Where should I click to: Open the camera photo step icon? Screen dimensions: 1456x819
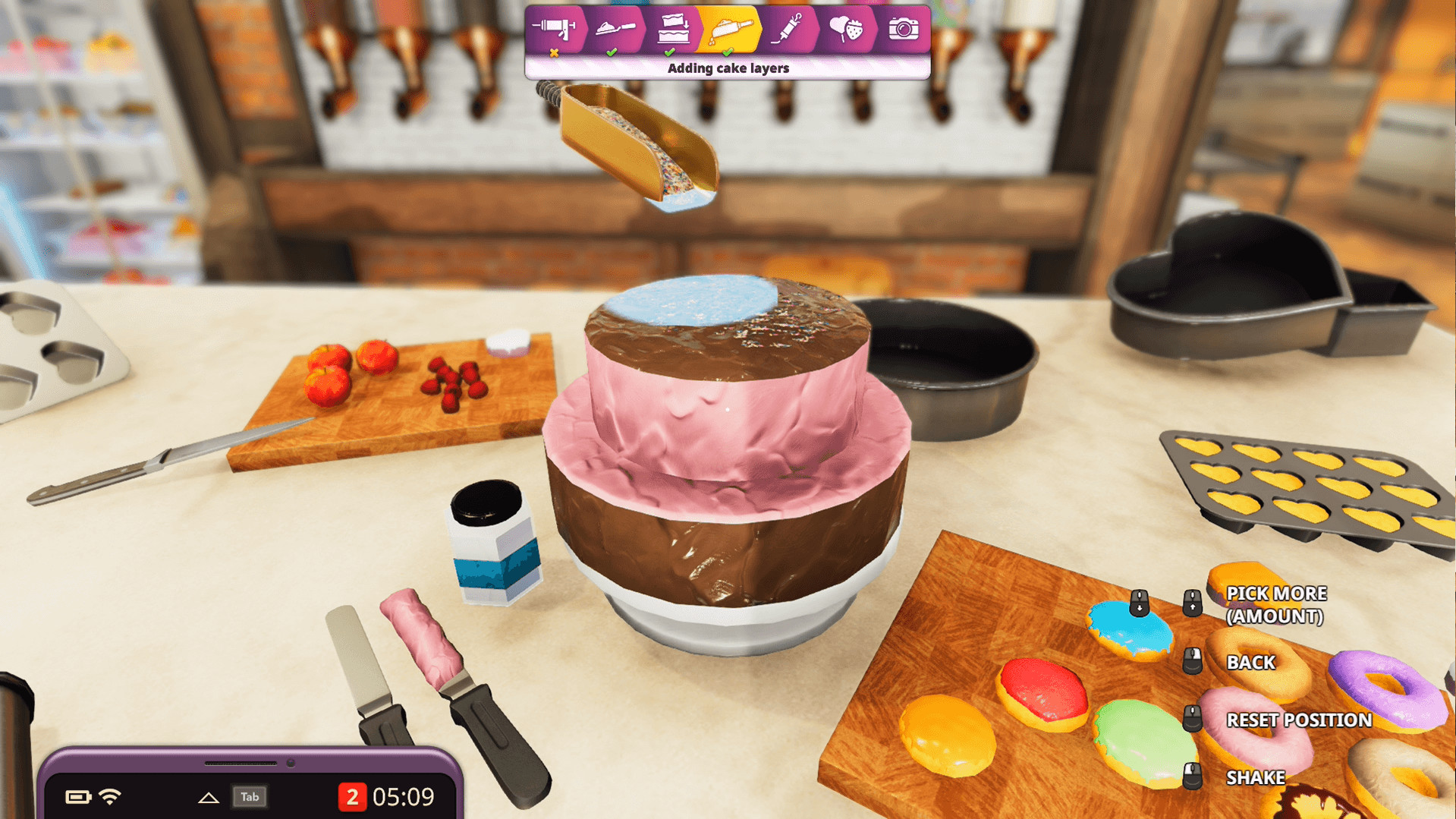tap(903, 29)
